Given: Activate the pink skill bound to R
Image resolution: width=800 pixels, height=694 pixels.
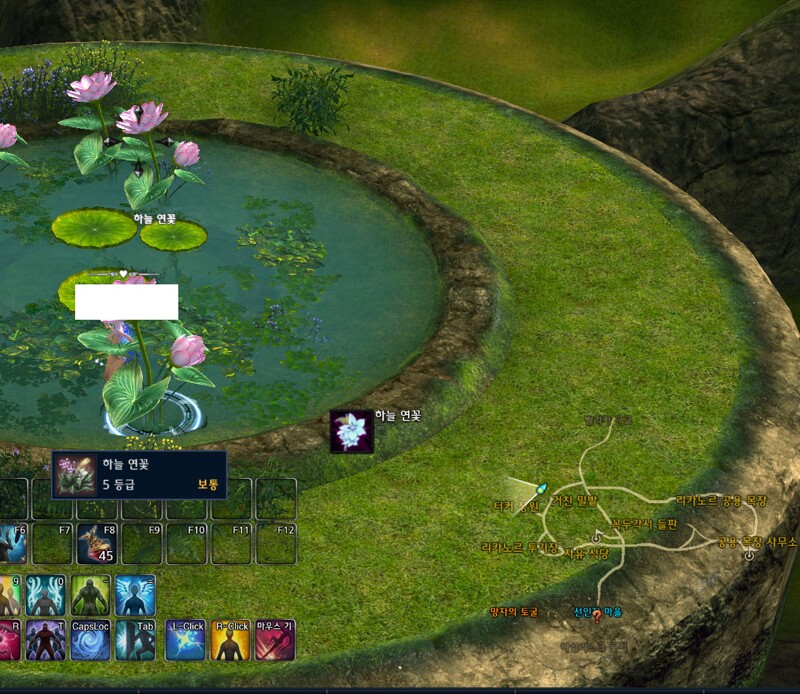Looking at the screenshot, I should [x=8, y=640].
